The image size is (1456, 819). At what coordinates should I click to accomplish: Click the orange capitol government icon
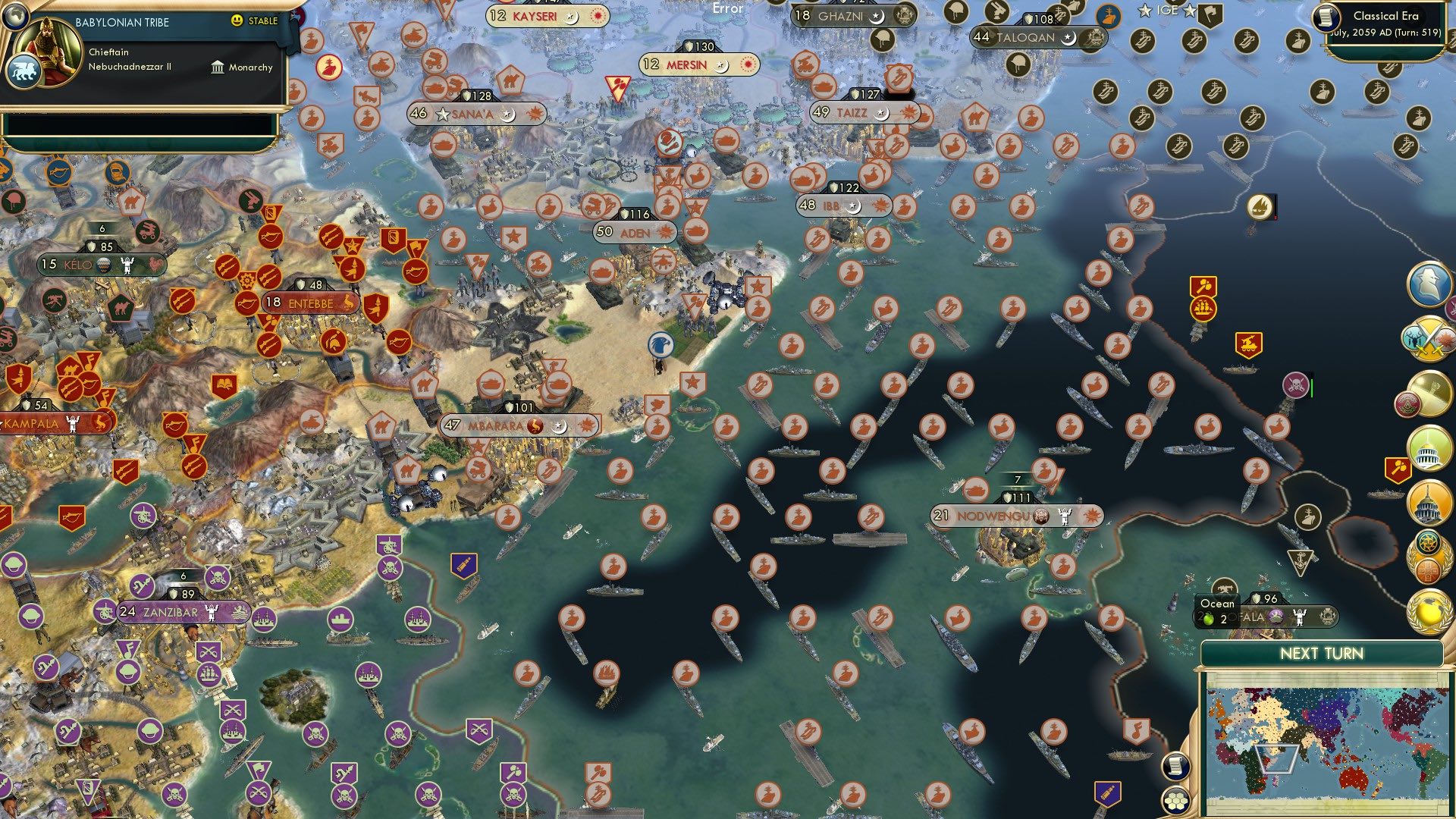coord(1427,502)
